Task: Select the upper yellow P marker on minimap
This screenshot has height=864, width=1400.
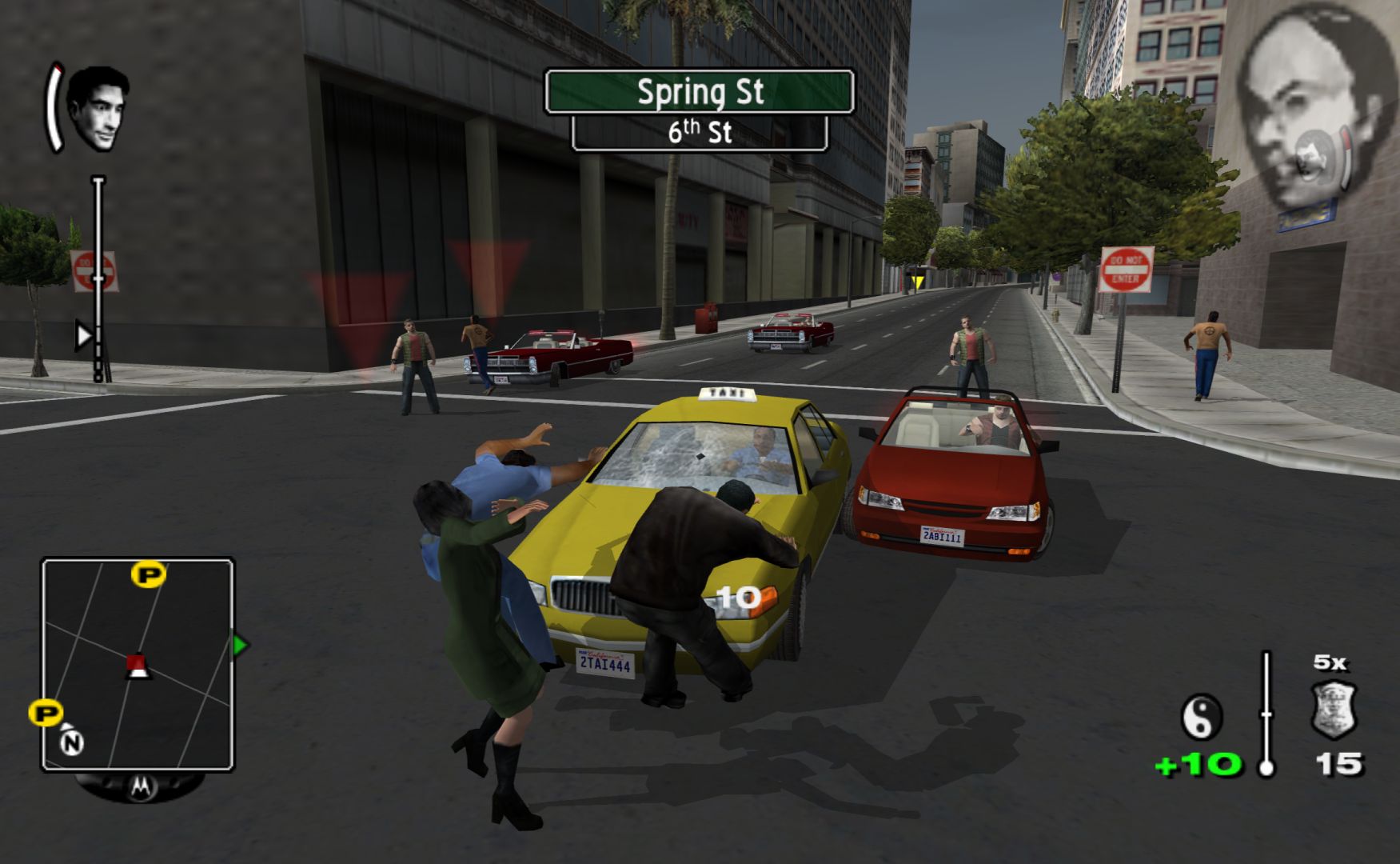Action: 149,574
